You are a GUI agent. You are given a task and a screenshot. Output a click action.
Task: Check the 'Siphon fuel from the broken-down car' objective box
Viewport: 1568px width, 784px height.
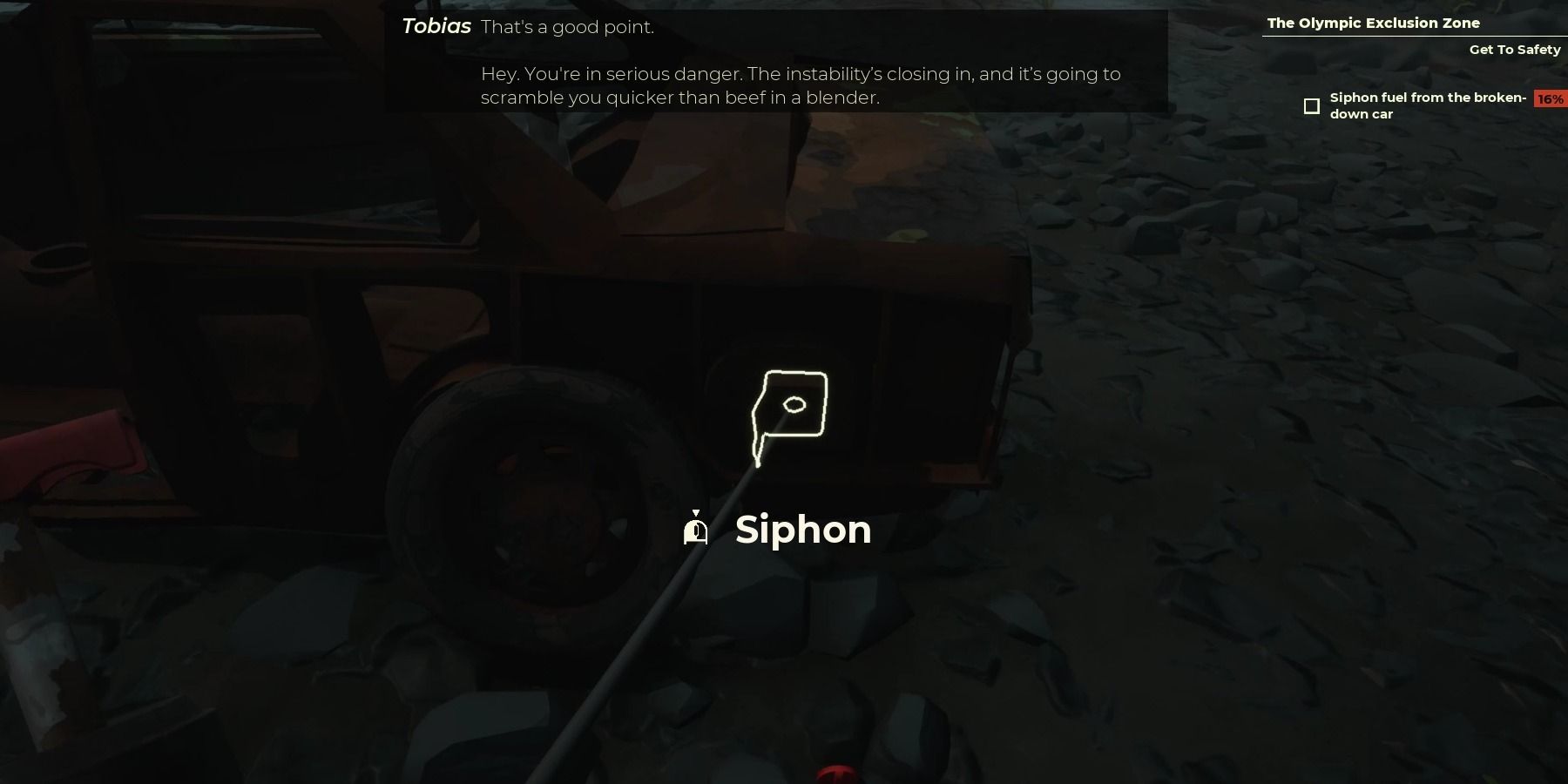tap(1312, 105)
